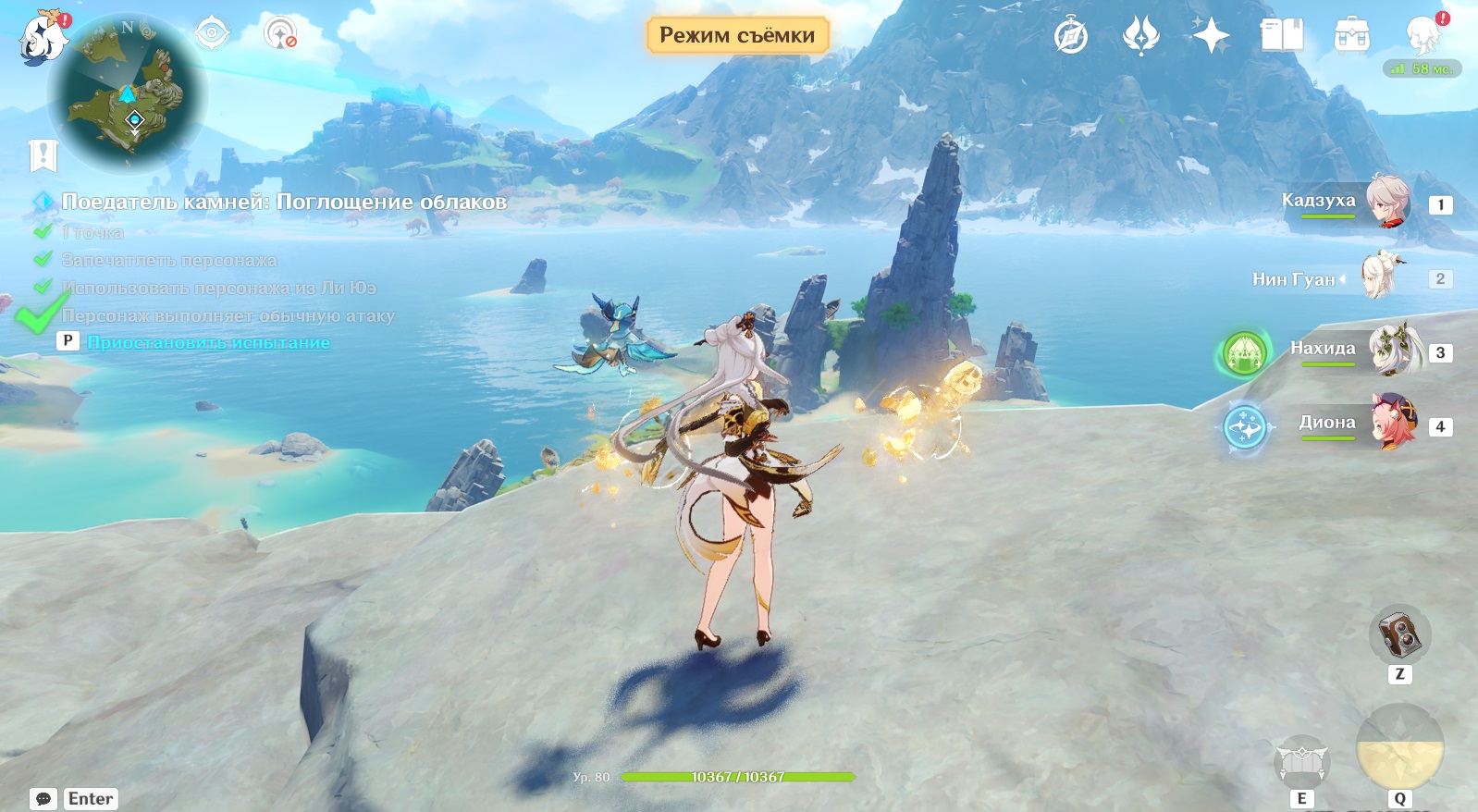Screen dimensions: 1478x812
Task: Open the circular minimap
Action: (x=129, y=93)
